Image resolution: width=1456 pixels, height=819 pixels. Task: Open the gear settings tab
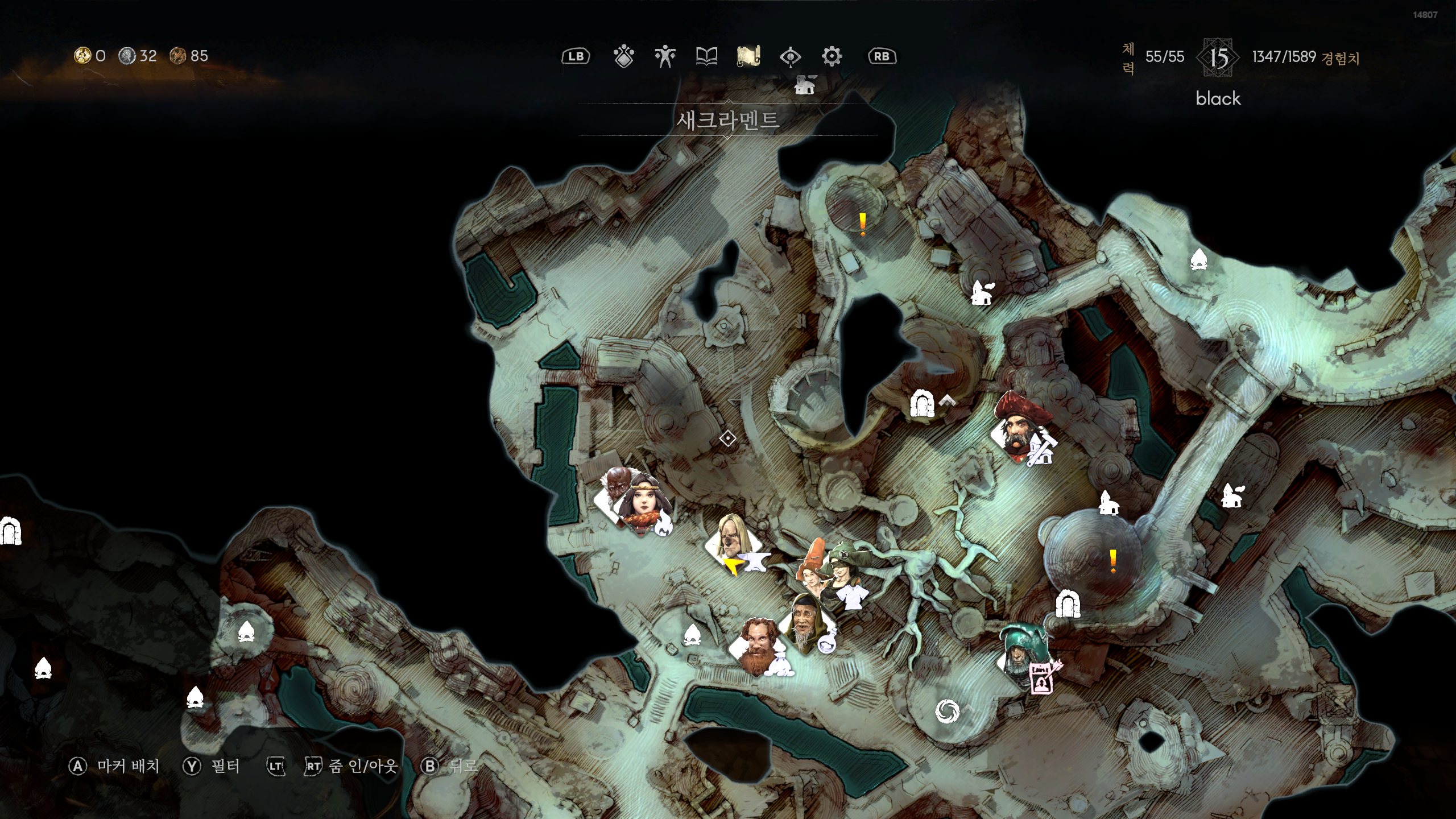point(832,56)
